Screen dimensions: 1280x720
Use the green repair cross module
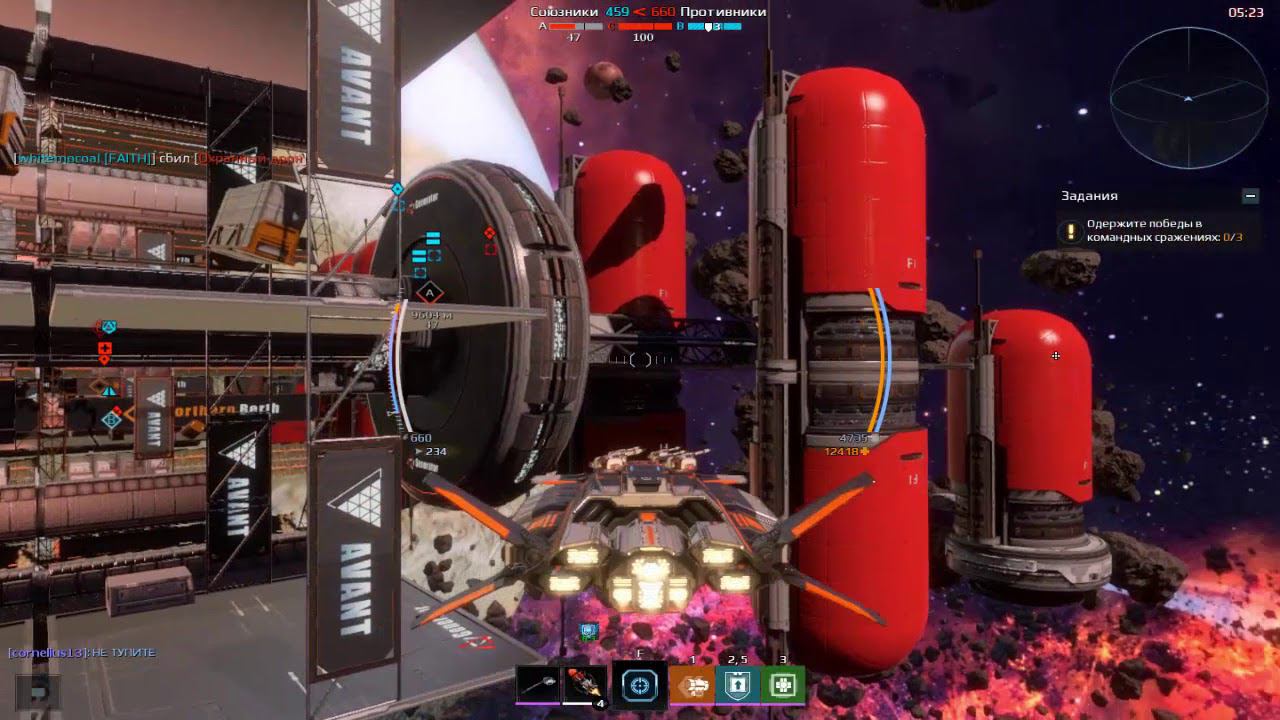click(x=783, y=685)
